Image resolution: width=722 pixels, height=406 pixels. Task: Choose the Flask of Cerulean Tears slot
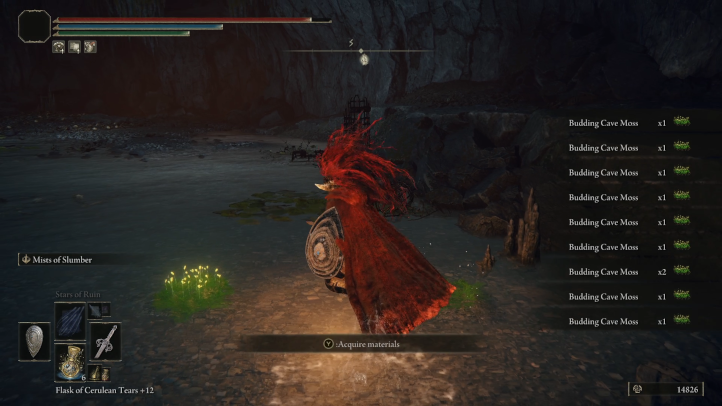click(x=70, y=361)
